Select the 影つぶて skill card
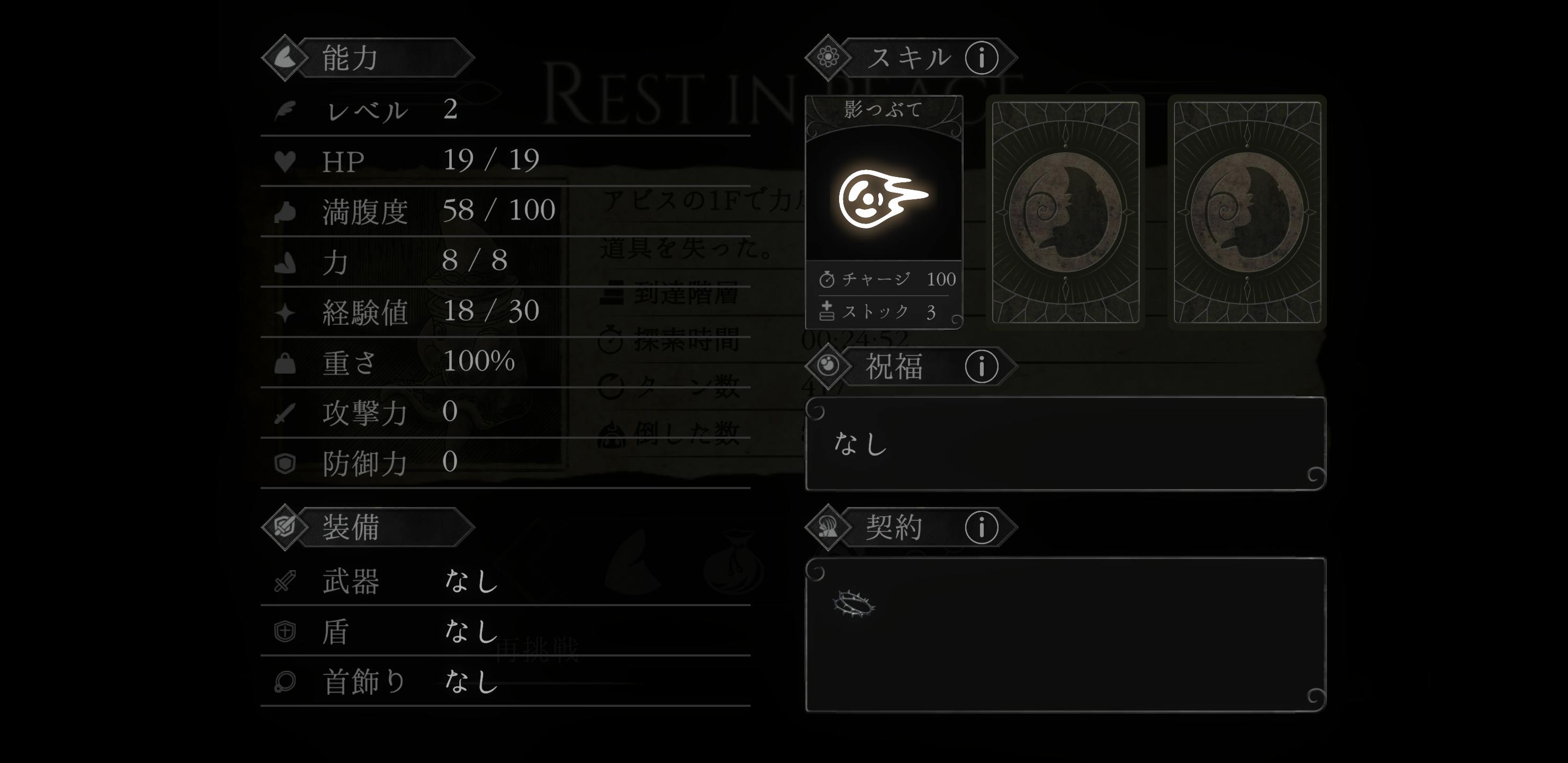 883,211
